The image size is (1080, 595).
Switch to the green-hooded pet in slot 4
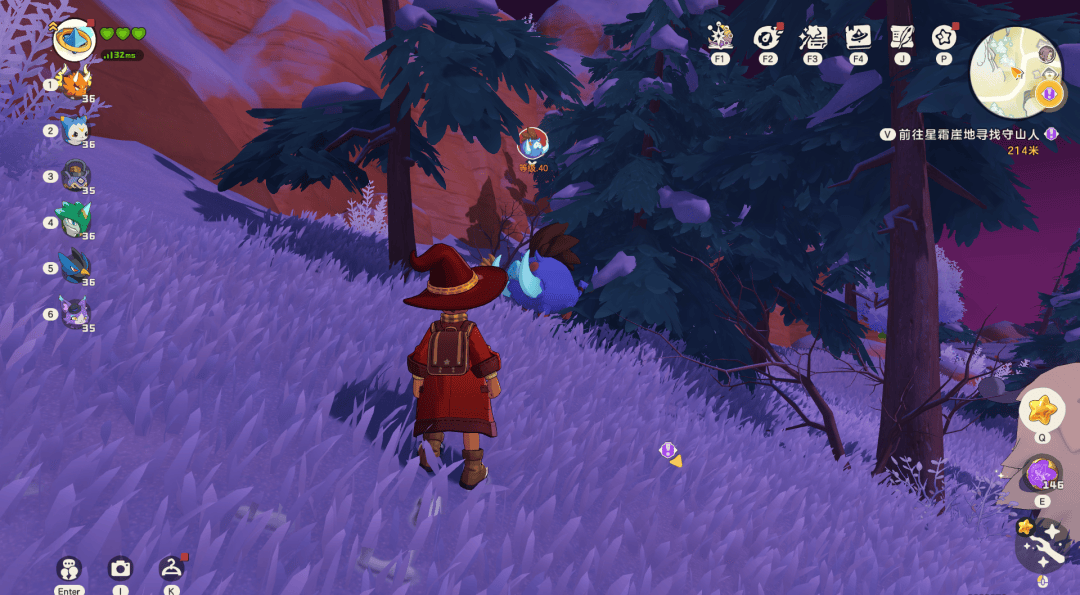tap(75, 221)
